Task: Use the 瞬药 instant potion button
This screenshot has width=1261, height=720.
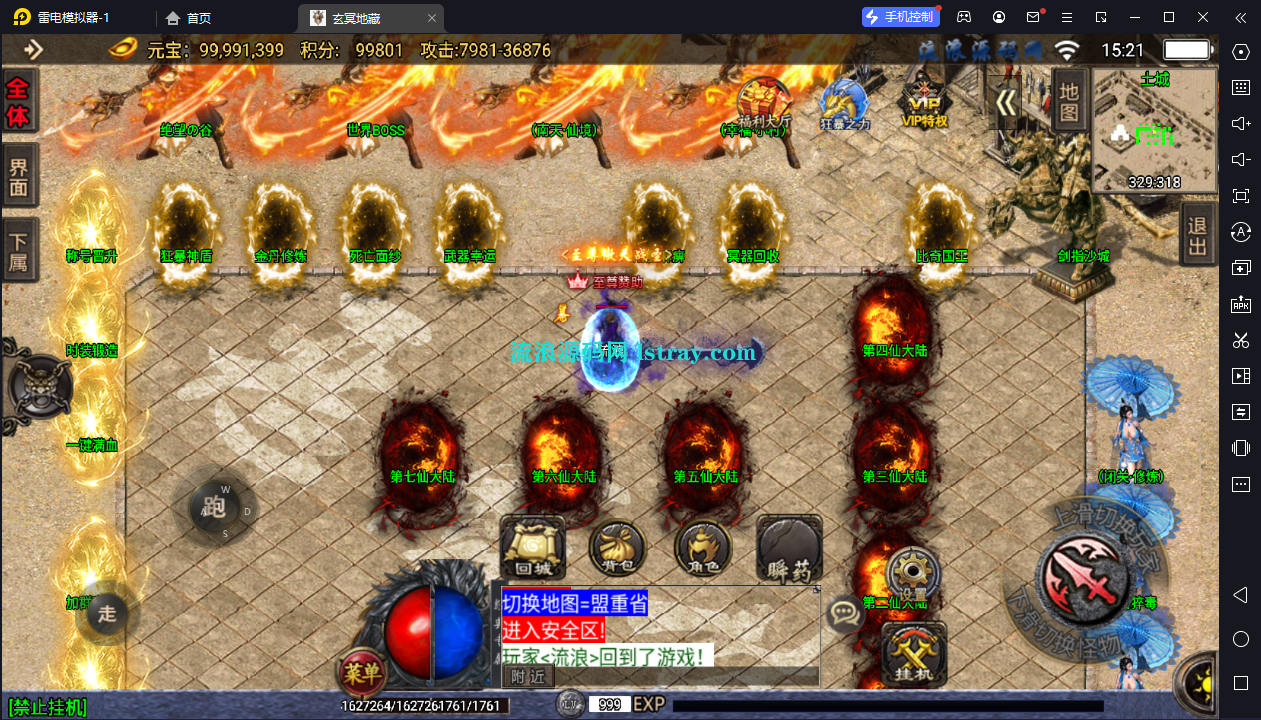Action: [x=789, y=549]
